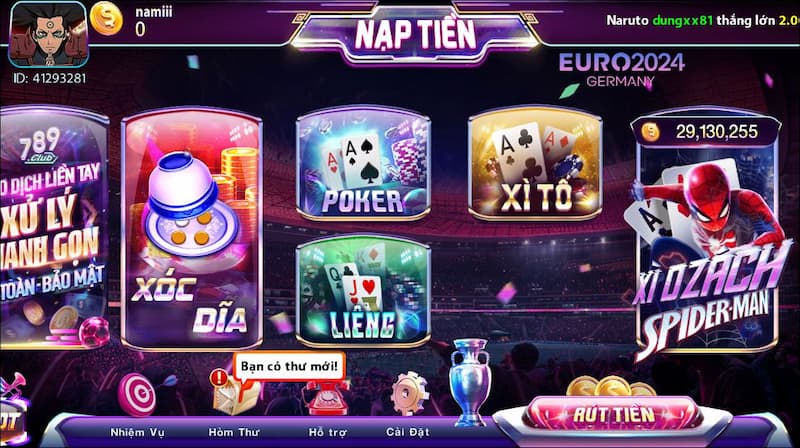This screenshot has height=448, width=800.
Task: Open the Euro 2024 Germany event logo
Action: pos(621,69)
